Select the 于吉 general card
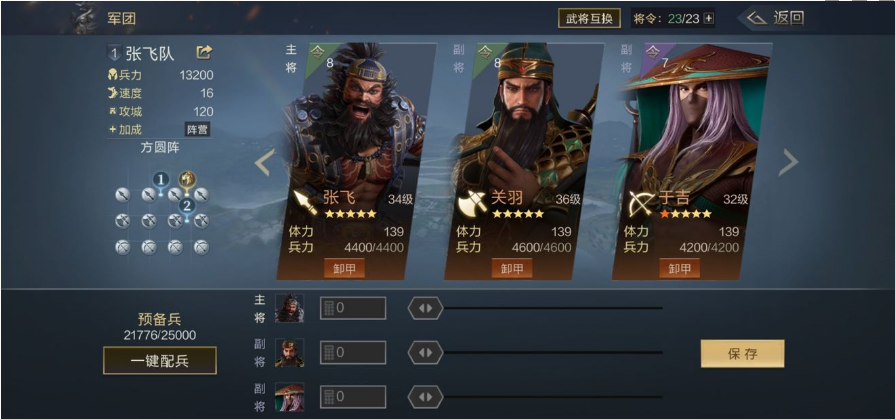This screenshot has width=895, height=419. (x=690, y=150)
